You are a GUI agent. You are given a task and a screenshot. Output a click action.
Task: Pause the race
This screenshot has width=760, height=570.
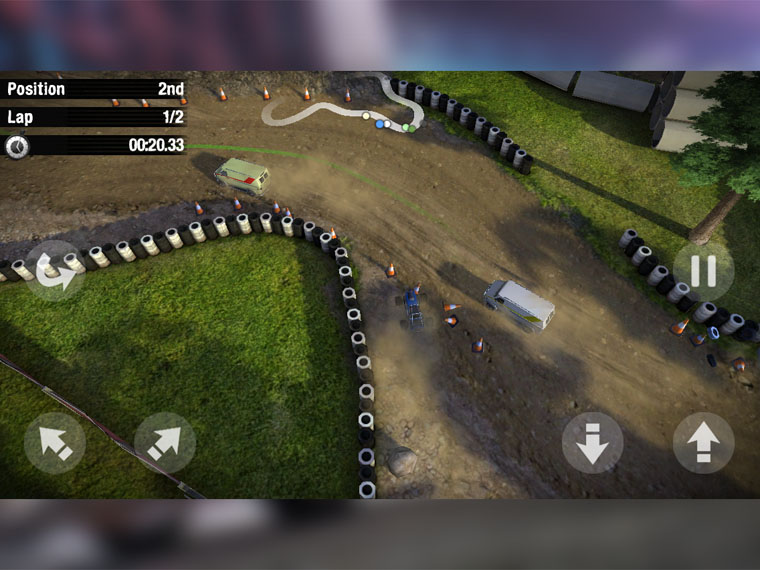pyautogui.click(x=703, y=270)
